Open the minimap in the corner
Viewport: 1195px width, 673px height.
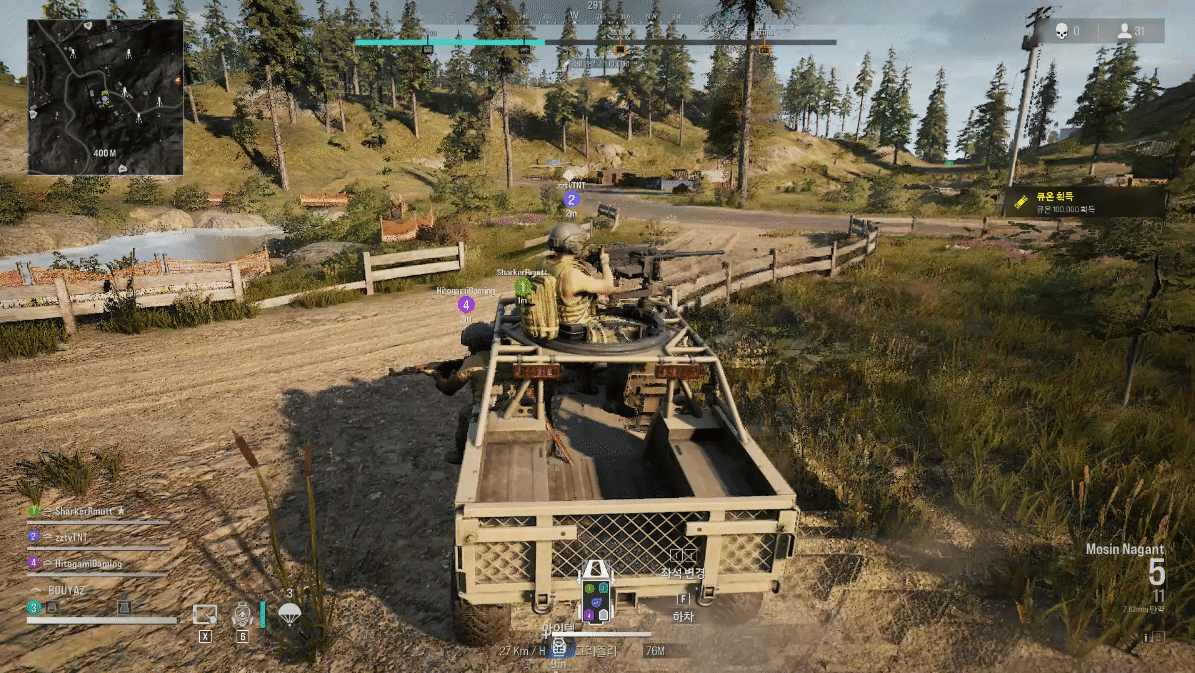pos(105,97)
